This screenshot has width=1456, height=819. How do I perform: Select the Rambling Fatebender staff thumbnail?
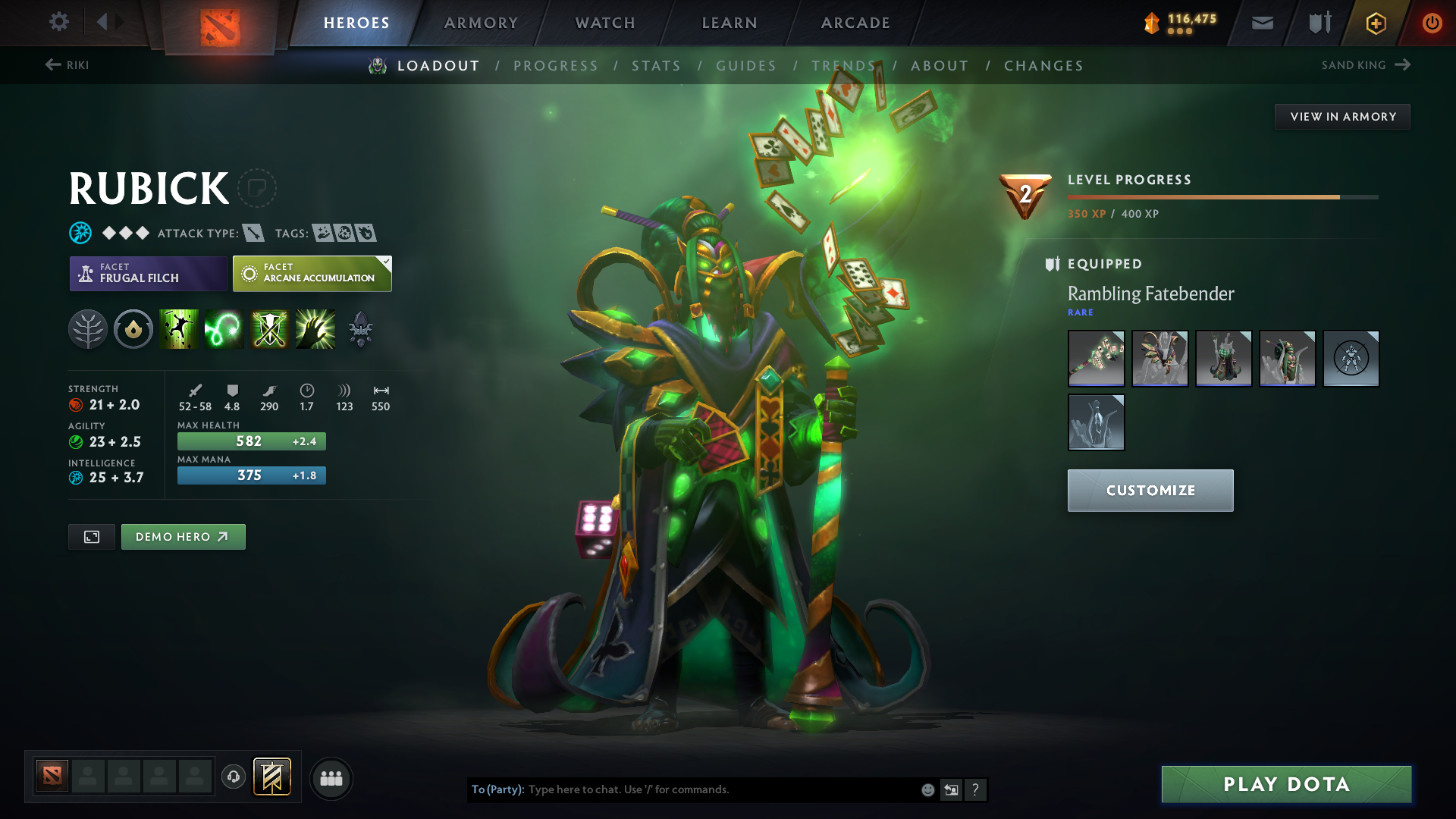tap(1096, 358)
